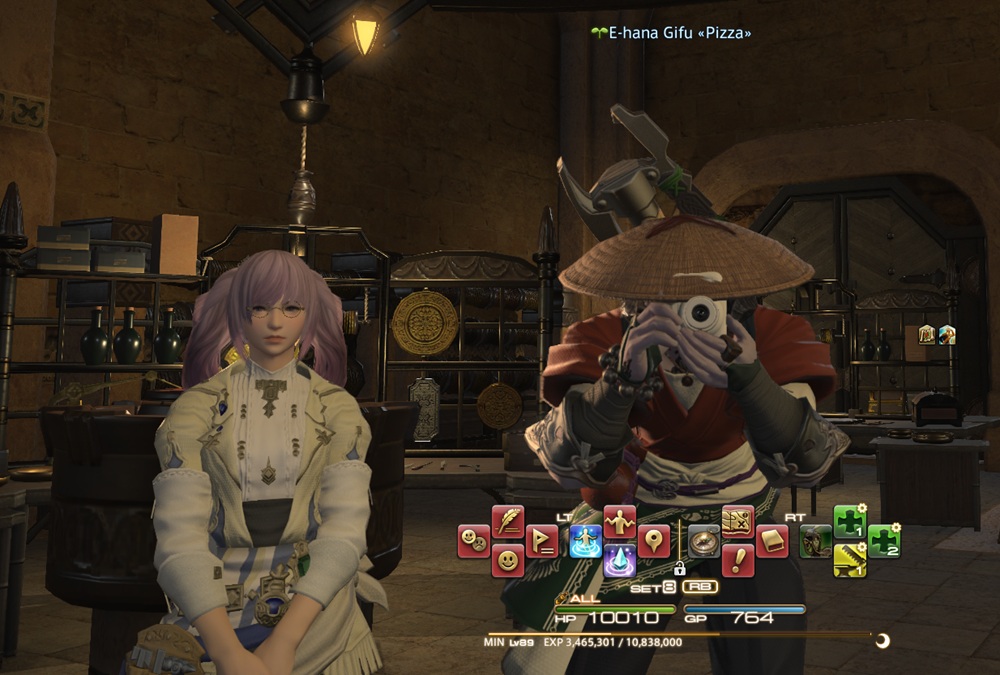
Task: Select the single smiley face icon
Action: tap(508, 560)
